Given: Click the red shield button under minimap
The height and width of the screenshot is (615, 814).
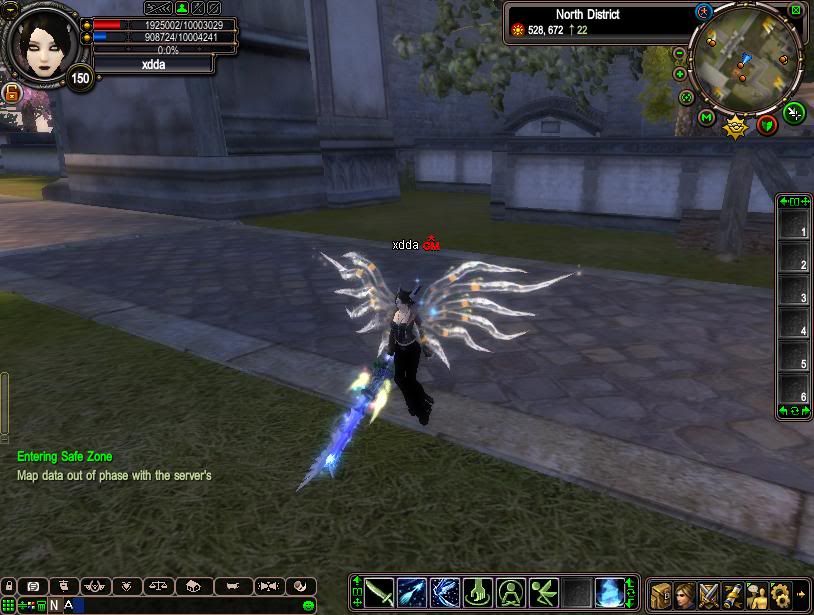Looking at the screenshot, I should [x=767, y=124].
